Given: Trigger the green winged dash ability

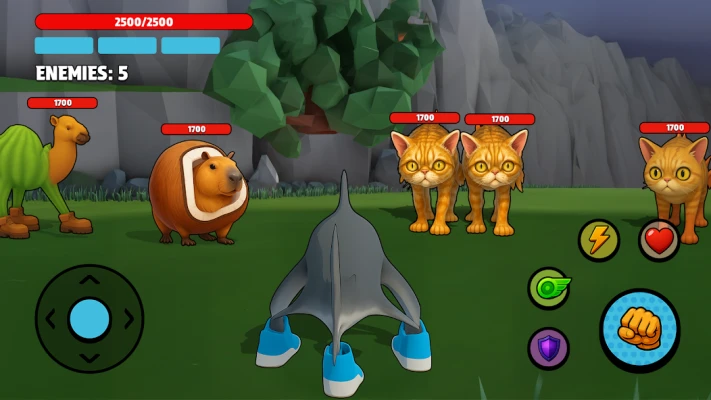Looking at the screenshot, I should click(x=548, y=288).
